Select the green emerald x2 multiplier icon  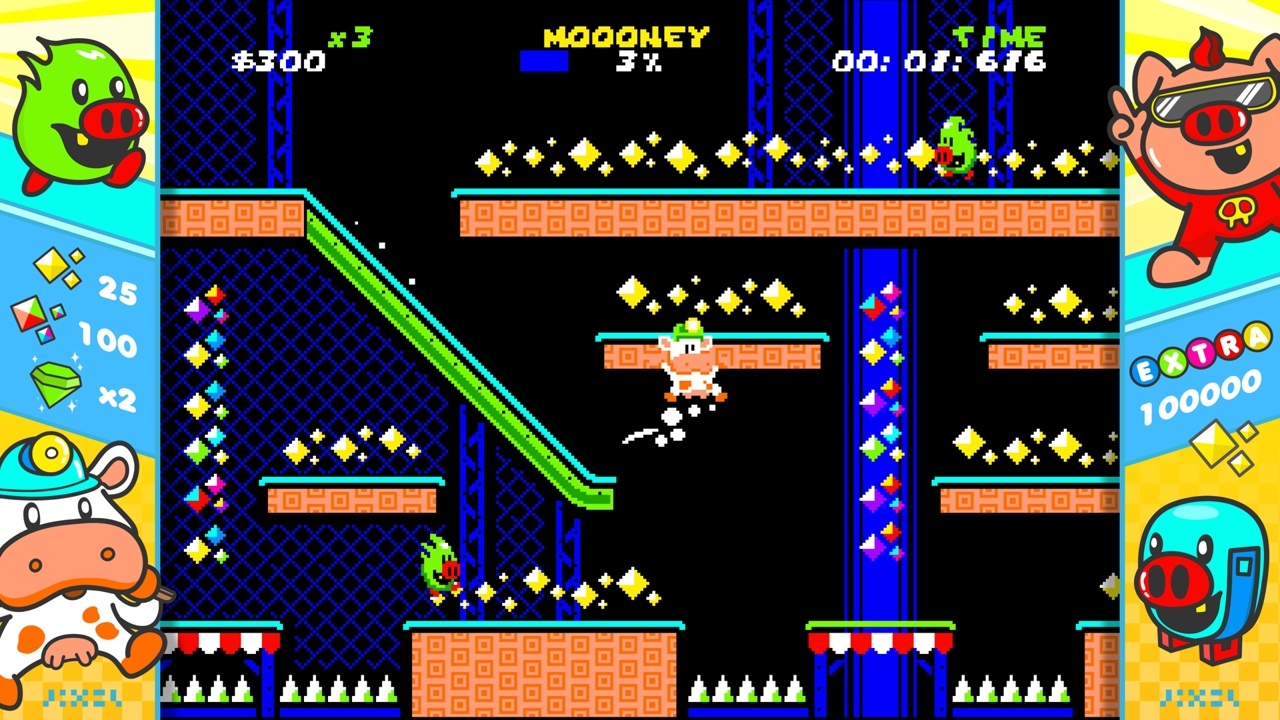(55, 385)
